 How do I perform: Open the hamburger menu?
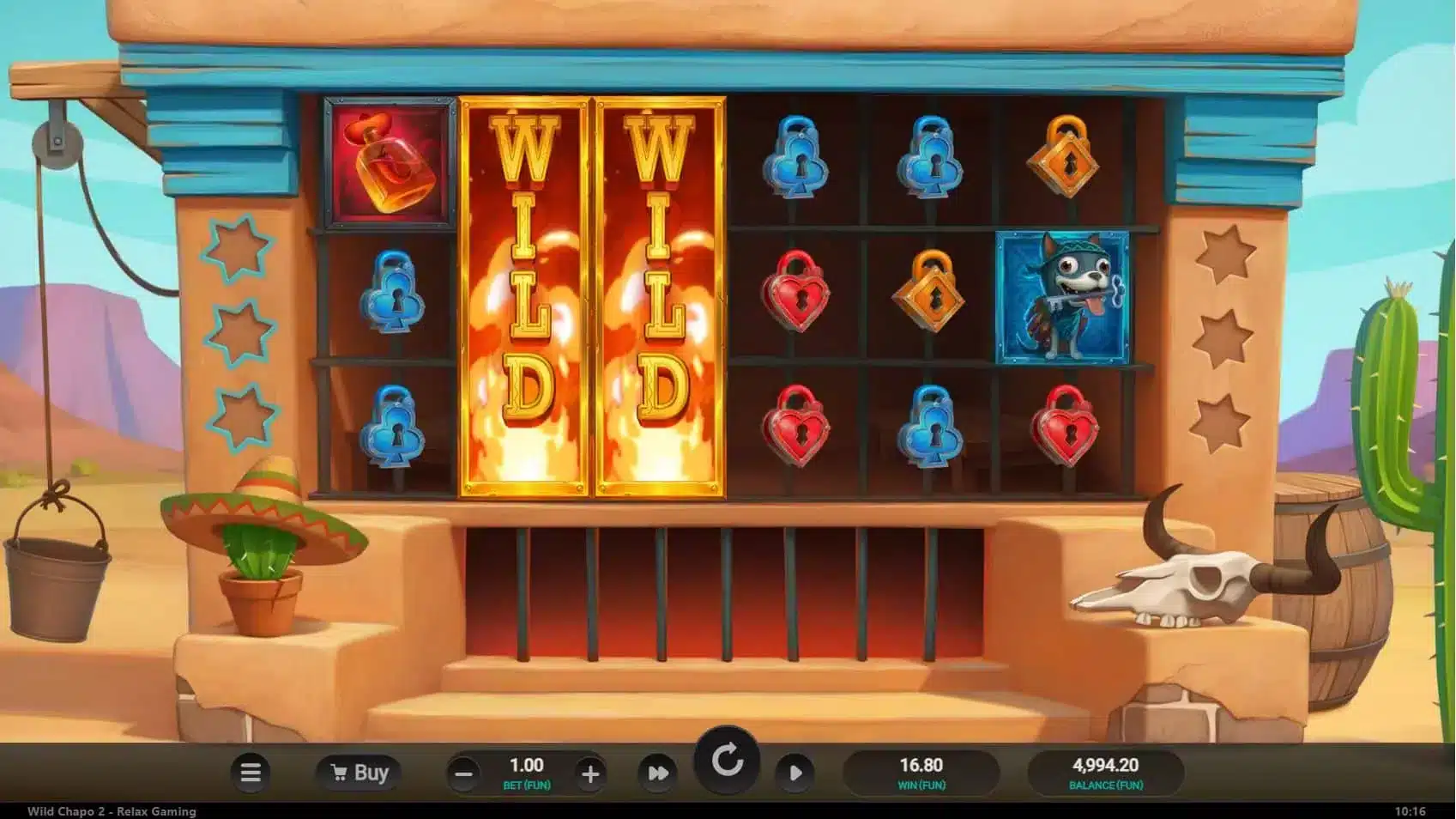(251, 773)
